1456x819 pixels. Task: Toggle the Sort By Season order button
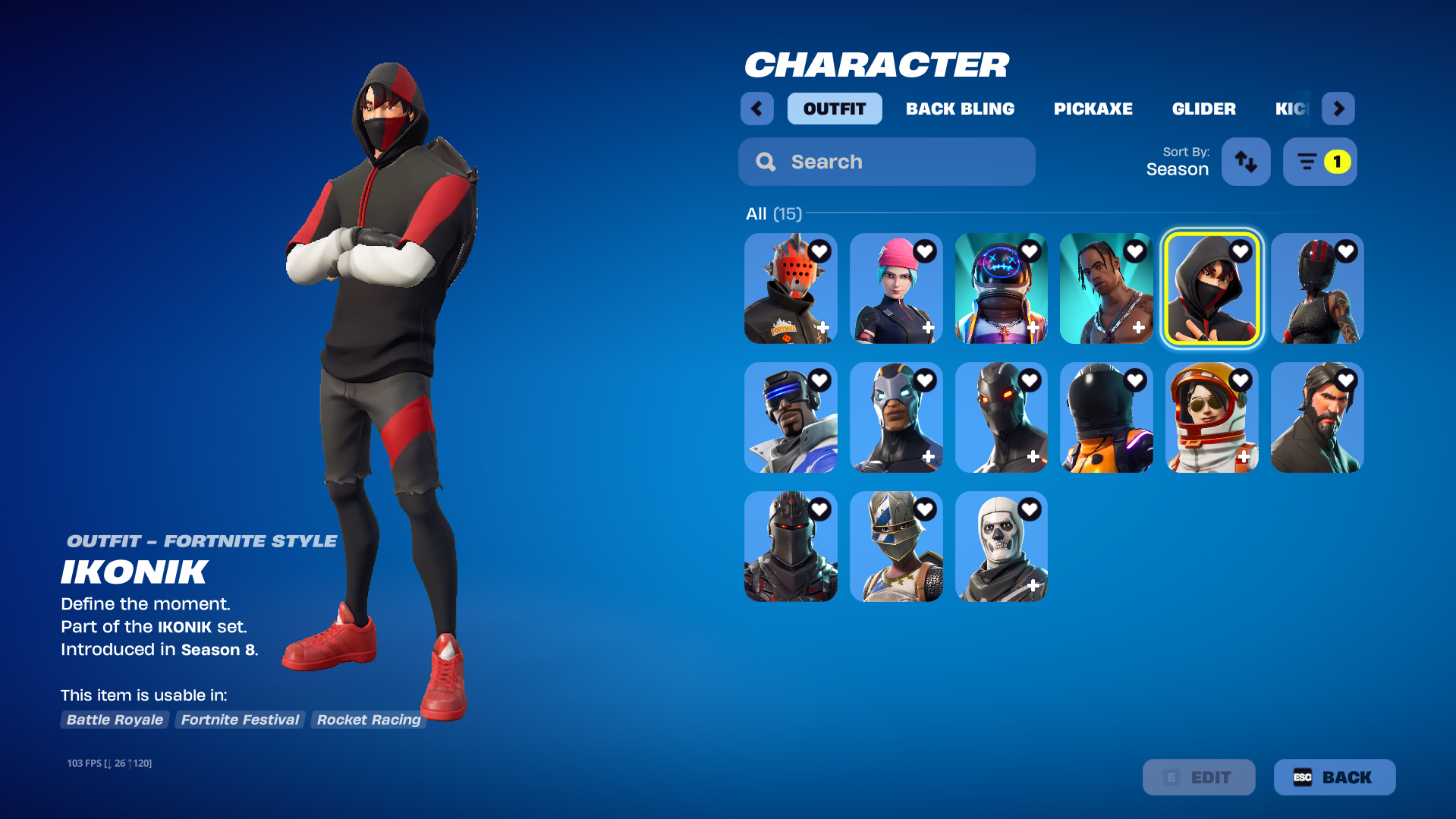tap(1245, 162)
